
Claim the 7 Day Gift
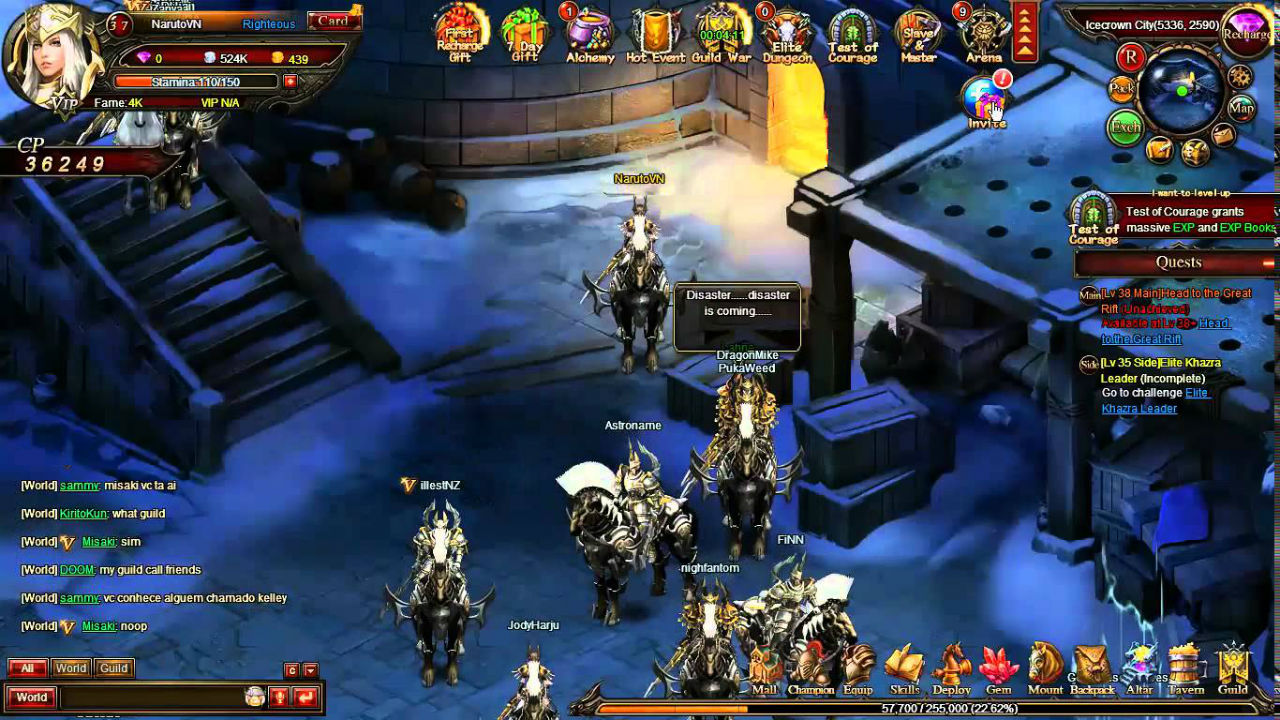pyautogui.click(x=524, y=33)
